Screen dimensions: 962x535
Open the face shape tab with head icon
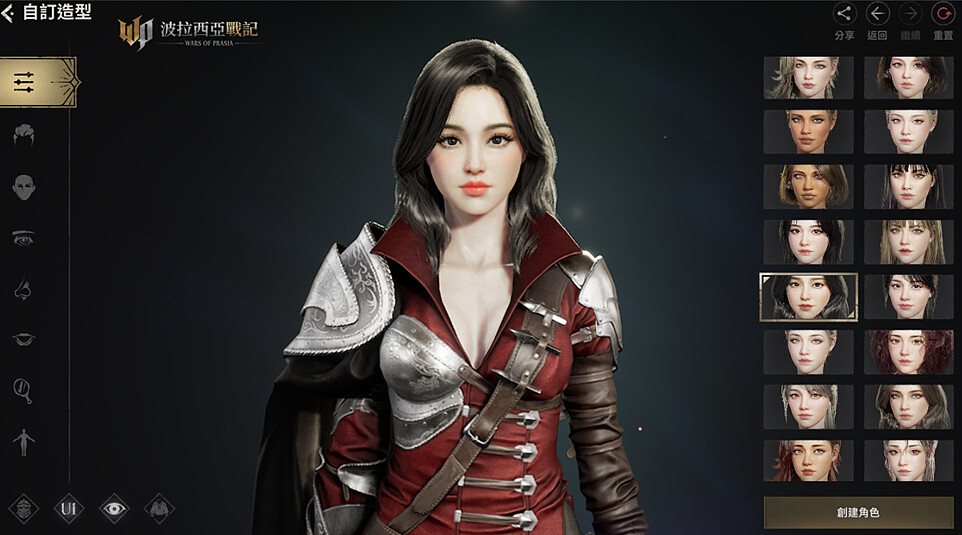(x=24, y=187)
